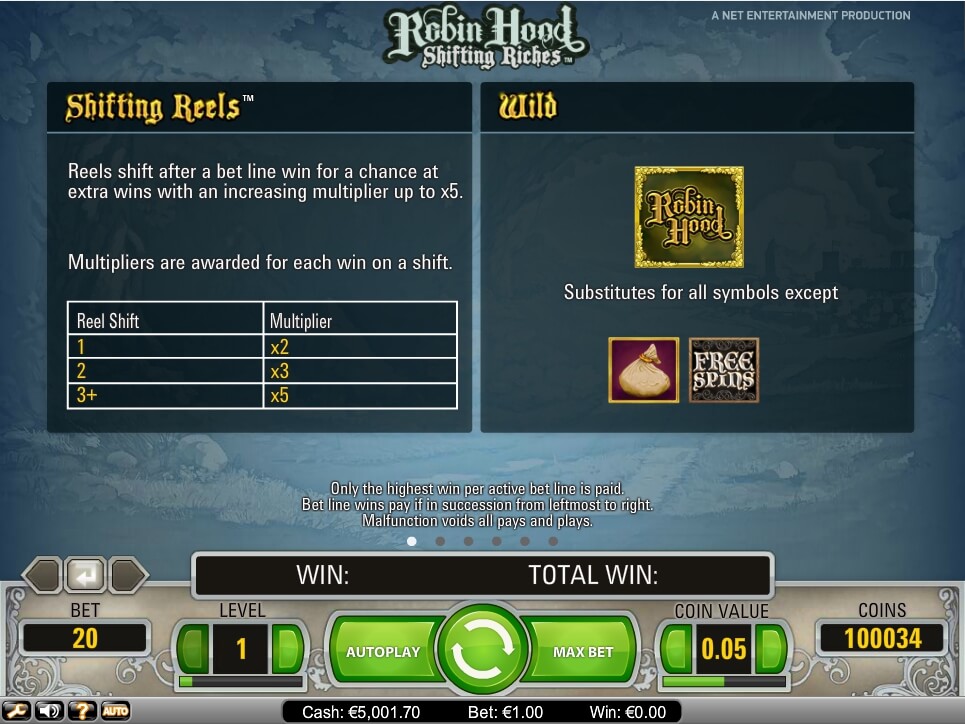This screenshot has width=965, height=724.
Task: Return to the game from the paytable
Action: (x=85, y=576)
